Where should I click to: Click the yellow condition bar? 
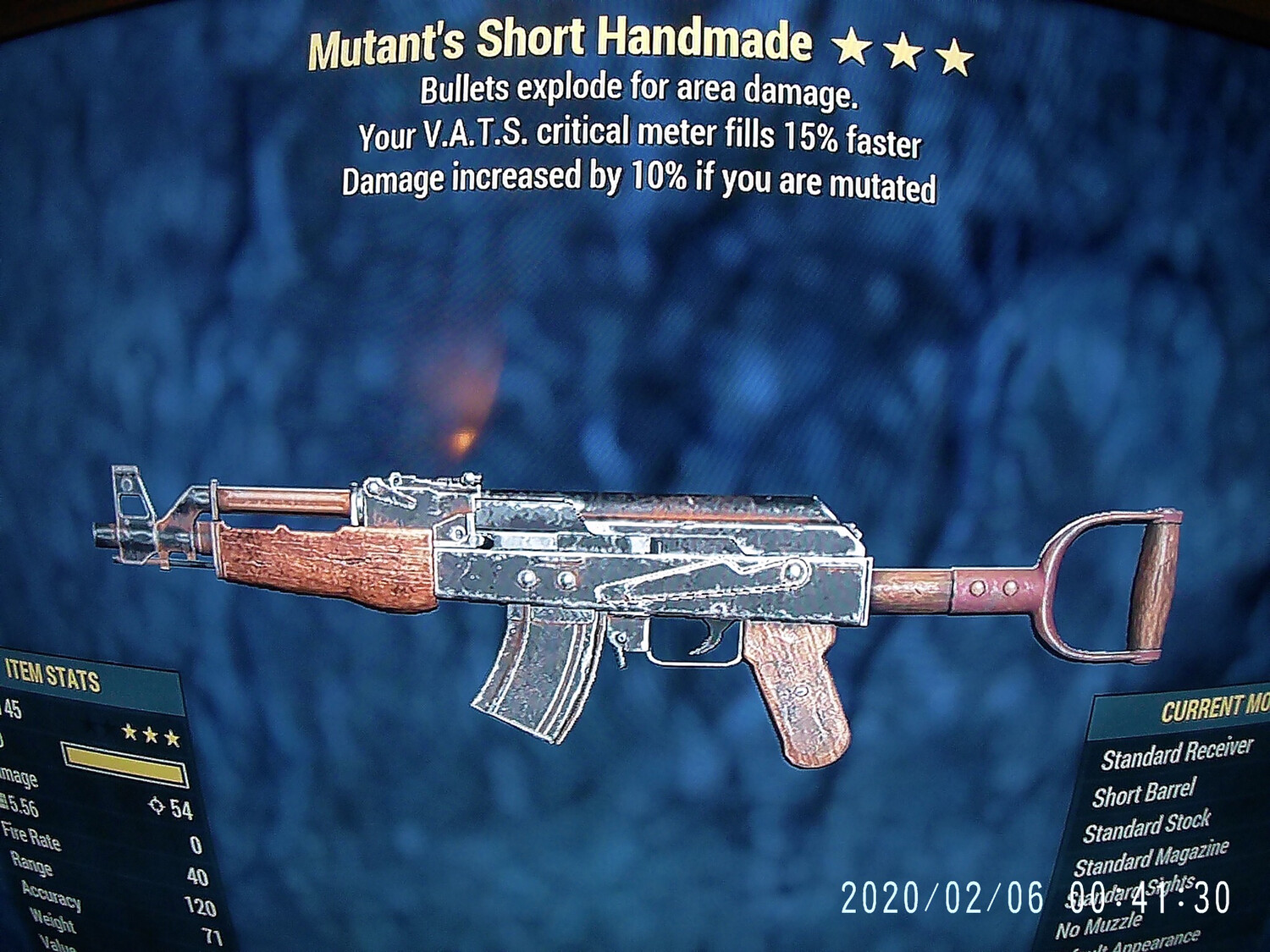coord(125,764)
